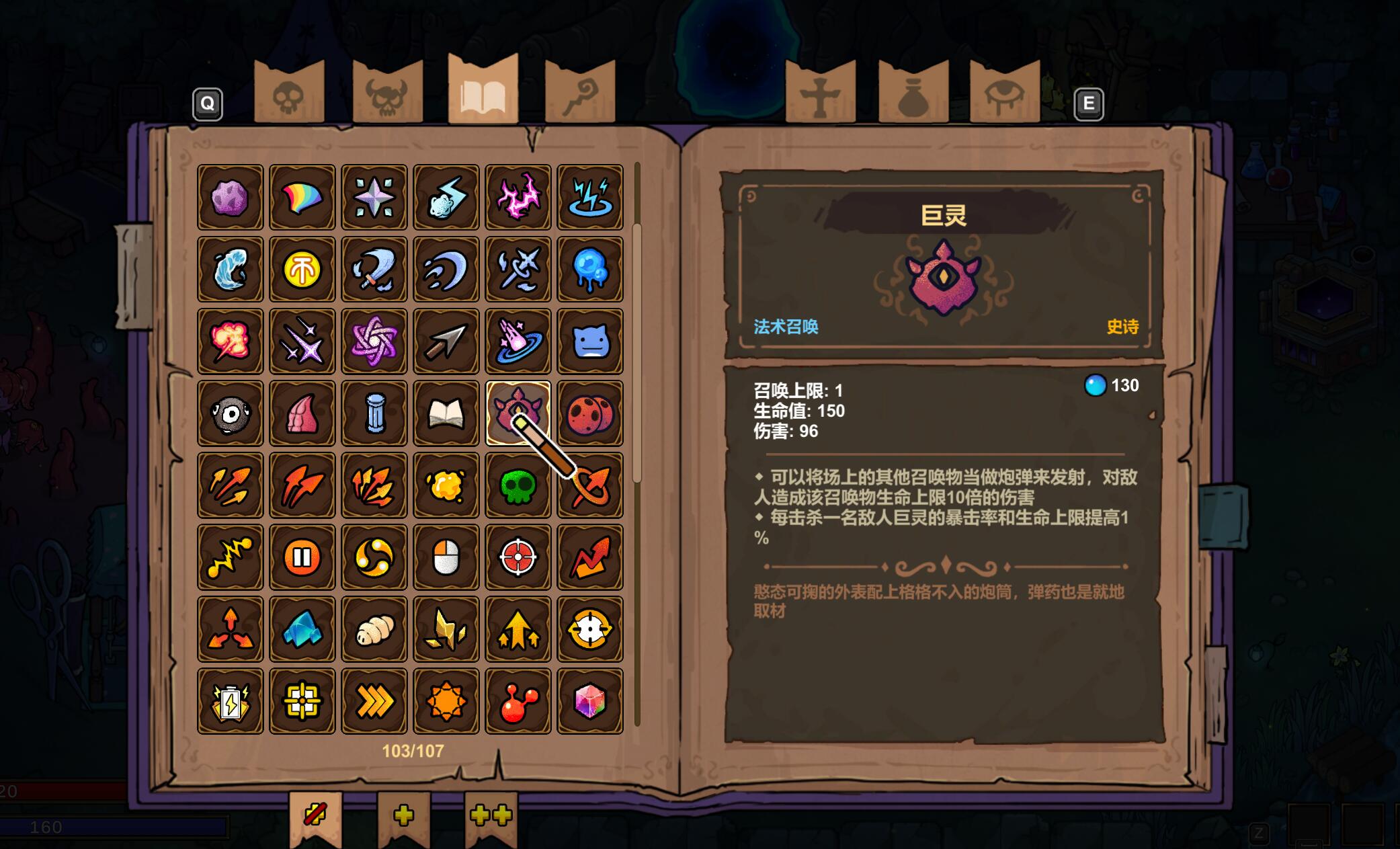This screenshot has height=849, width=1400.
Task: Select the grey arrow spell icon
Action: click(x=446, y=340)
